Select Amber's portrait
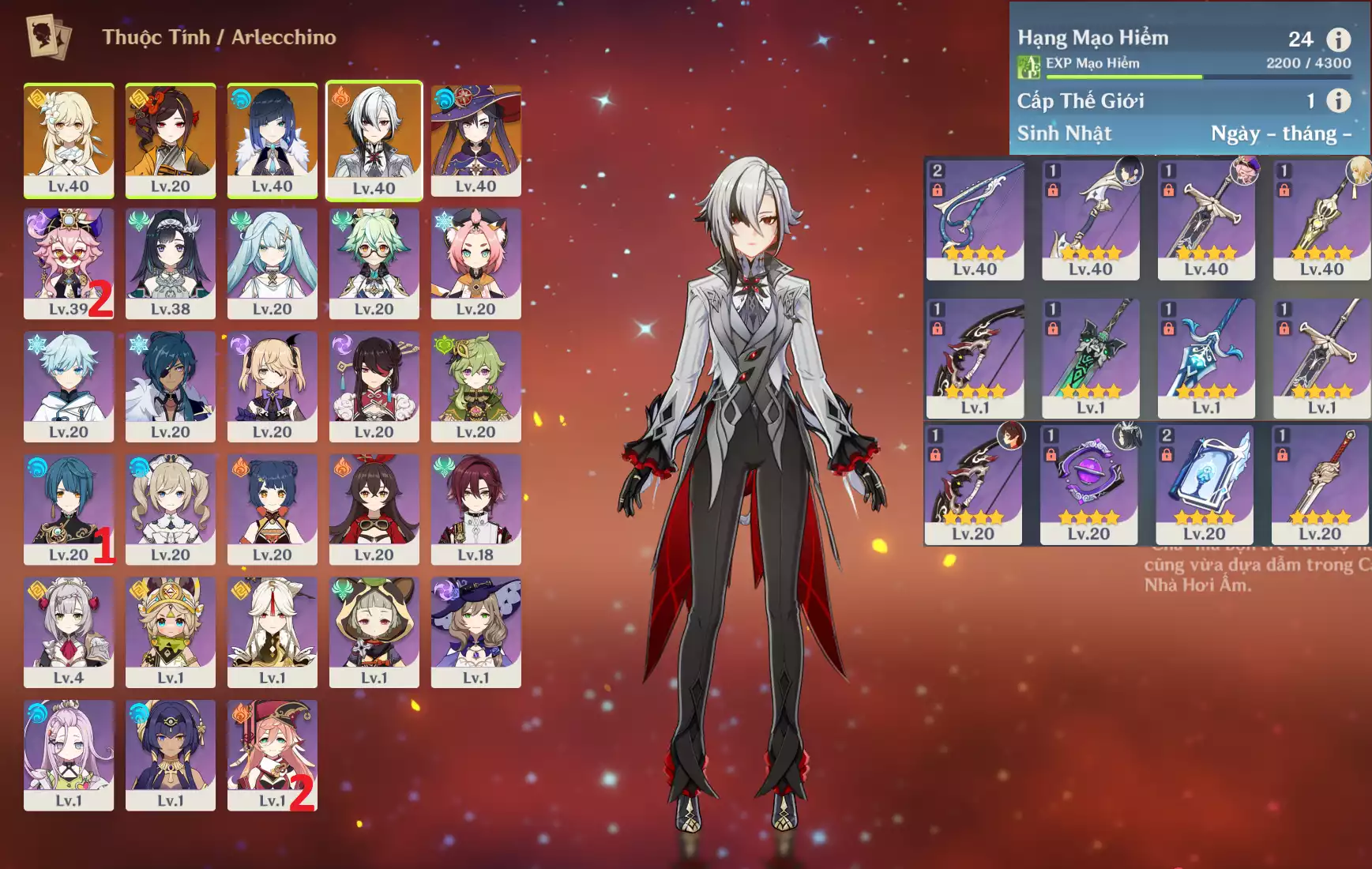Screen dimensions: 1372x869 pyautogui.click(x=374, y=509)
